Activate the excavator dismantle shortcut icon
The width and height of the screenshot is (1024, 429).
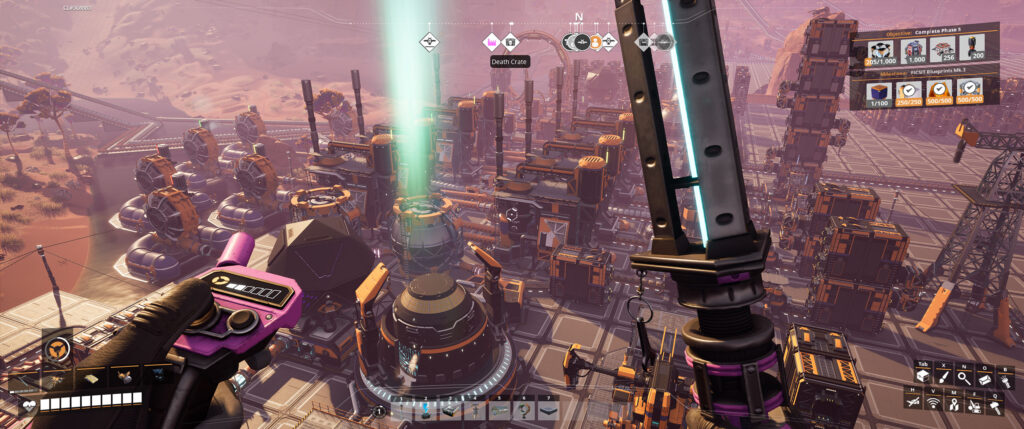[x=975, y=403]
